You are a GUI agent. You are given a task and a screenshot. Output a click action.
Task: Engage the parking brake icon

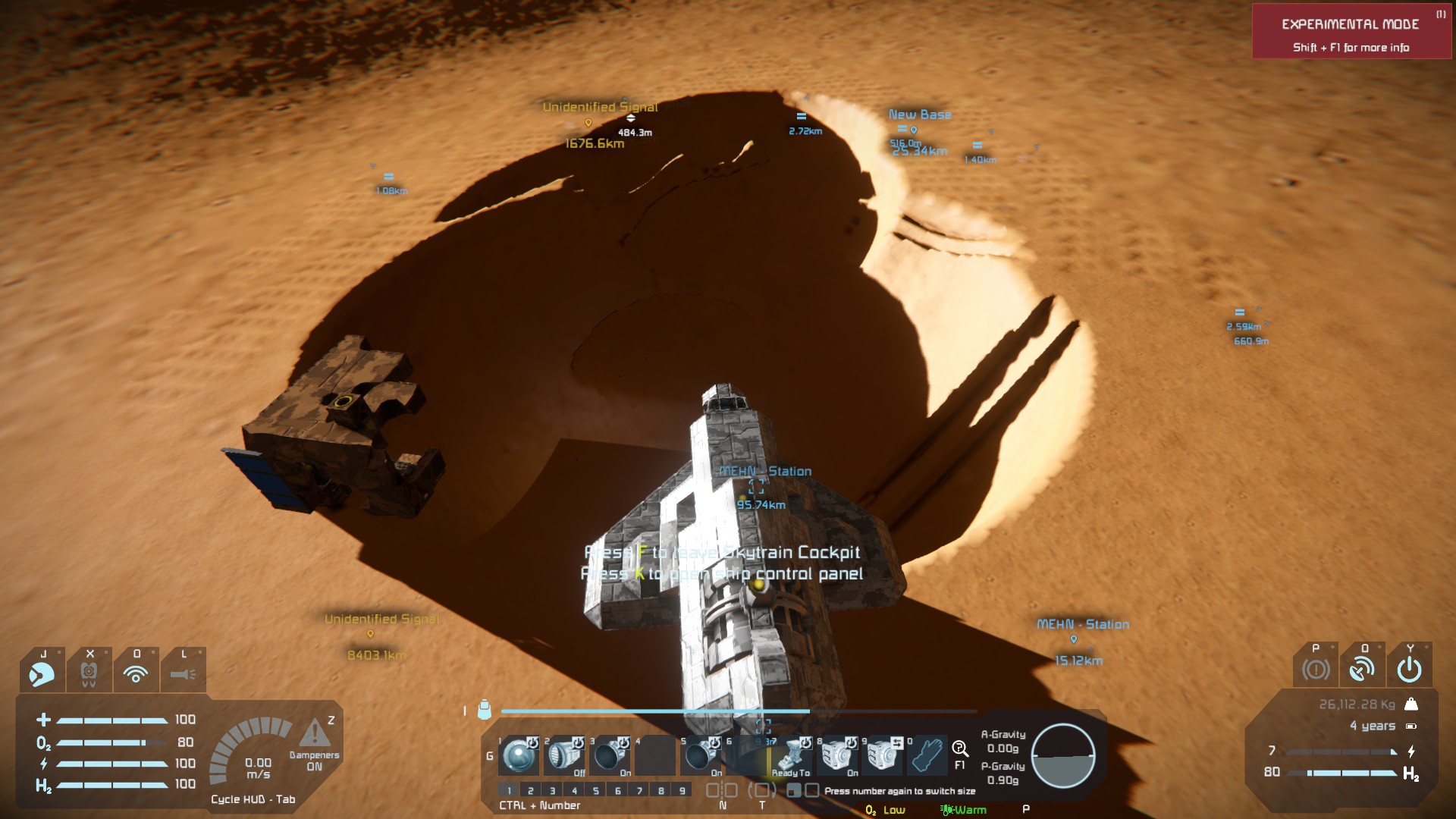[x=1316, y=669]
